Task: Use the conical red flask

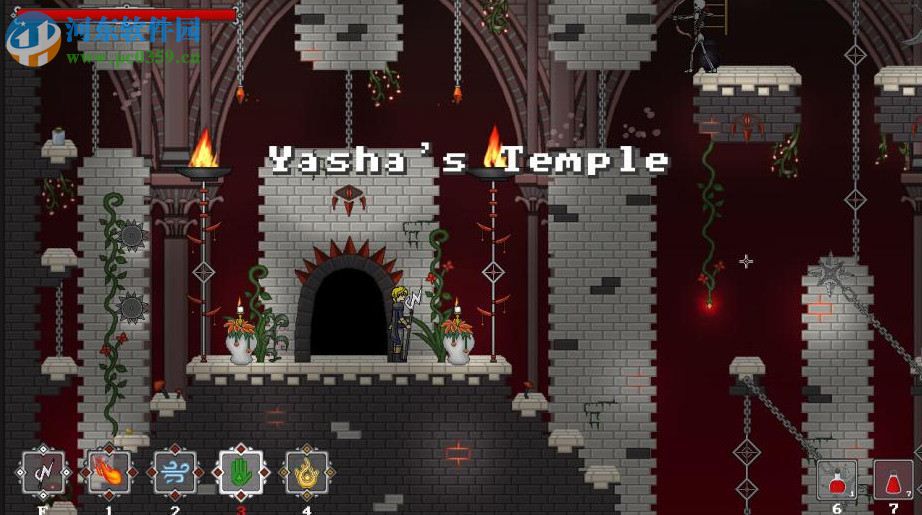Action: tap(893, 480)
